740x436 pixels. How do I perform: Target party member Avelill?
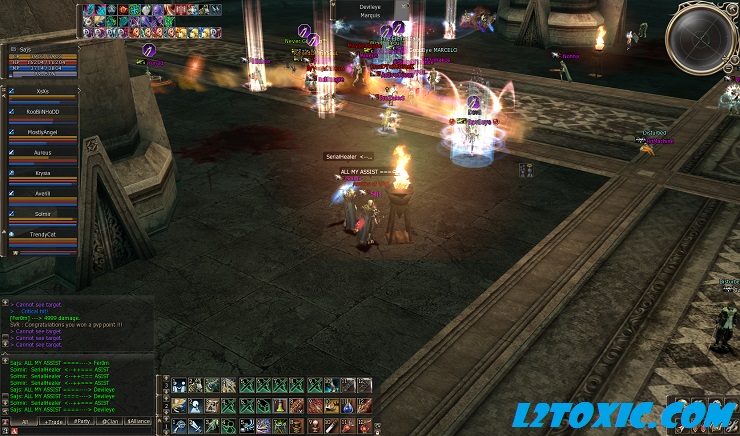pyautogui.click(x=42, y=193)
